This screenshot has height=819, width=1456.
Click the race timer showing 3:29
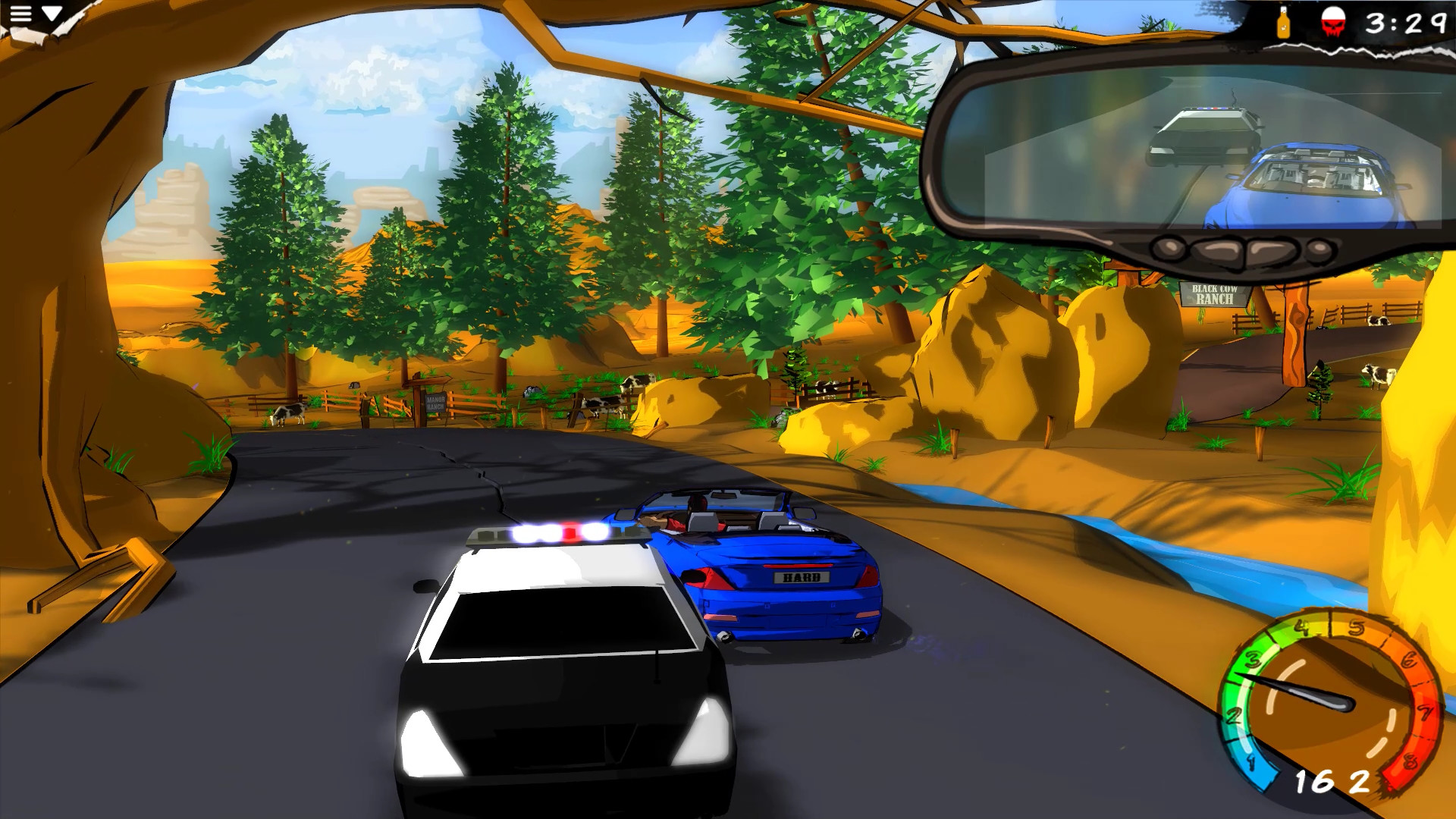(x=1407, y=21)
